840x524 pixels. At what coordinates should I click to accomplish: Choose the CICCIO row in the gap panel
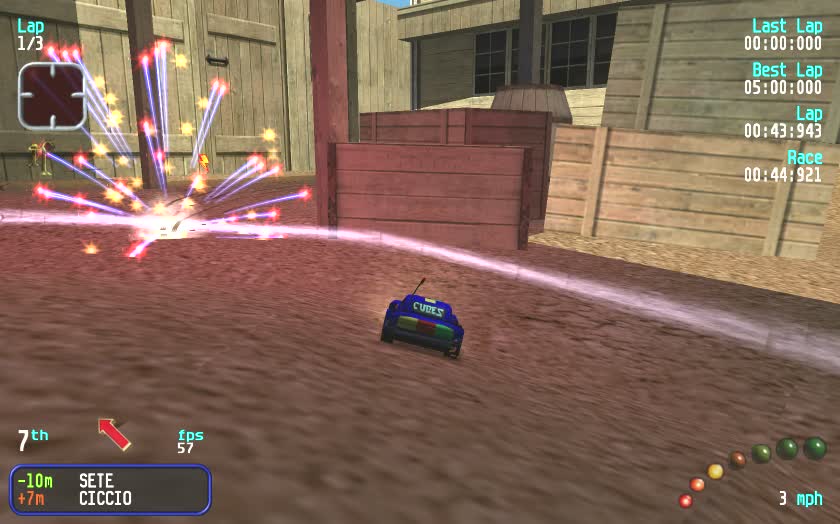click(x=110, y=498)
